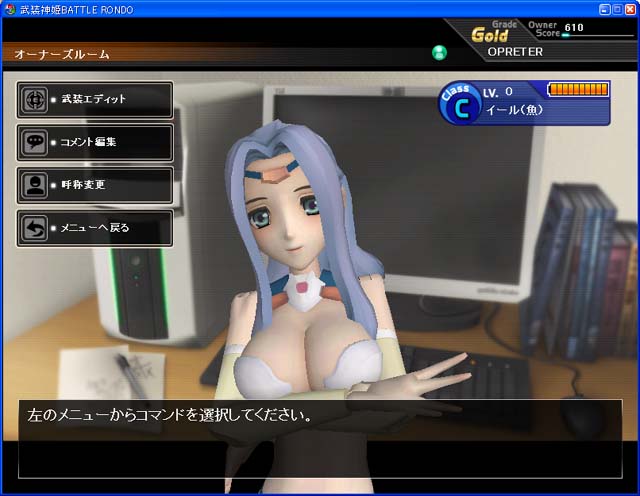640x496 pixels.
Task: Click the Class C badge
Action: click(460, 103)
